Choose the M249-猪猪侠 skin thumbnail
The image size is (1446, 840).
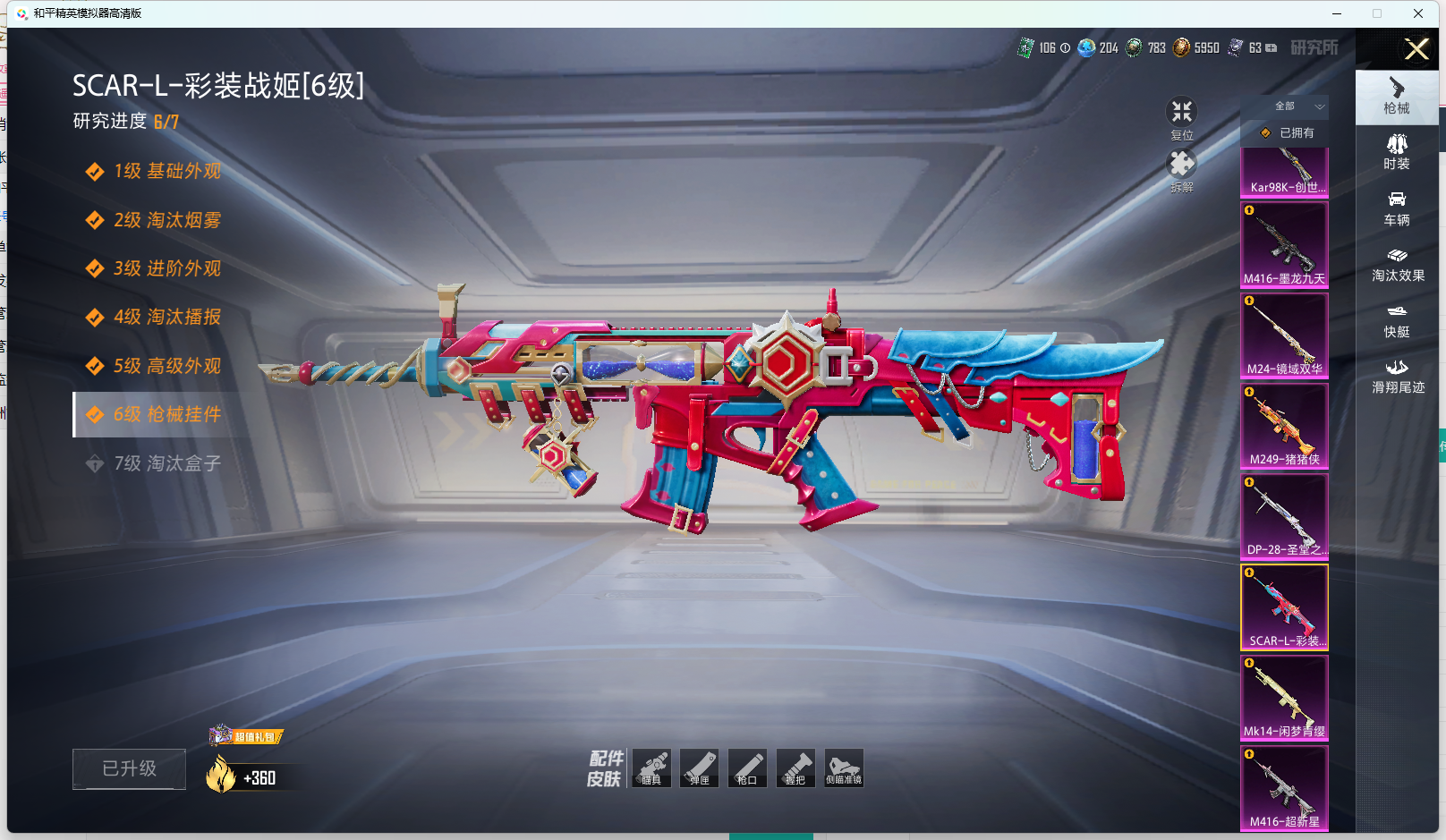pos(1284,425)
